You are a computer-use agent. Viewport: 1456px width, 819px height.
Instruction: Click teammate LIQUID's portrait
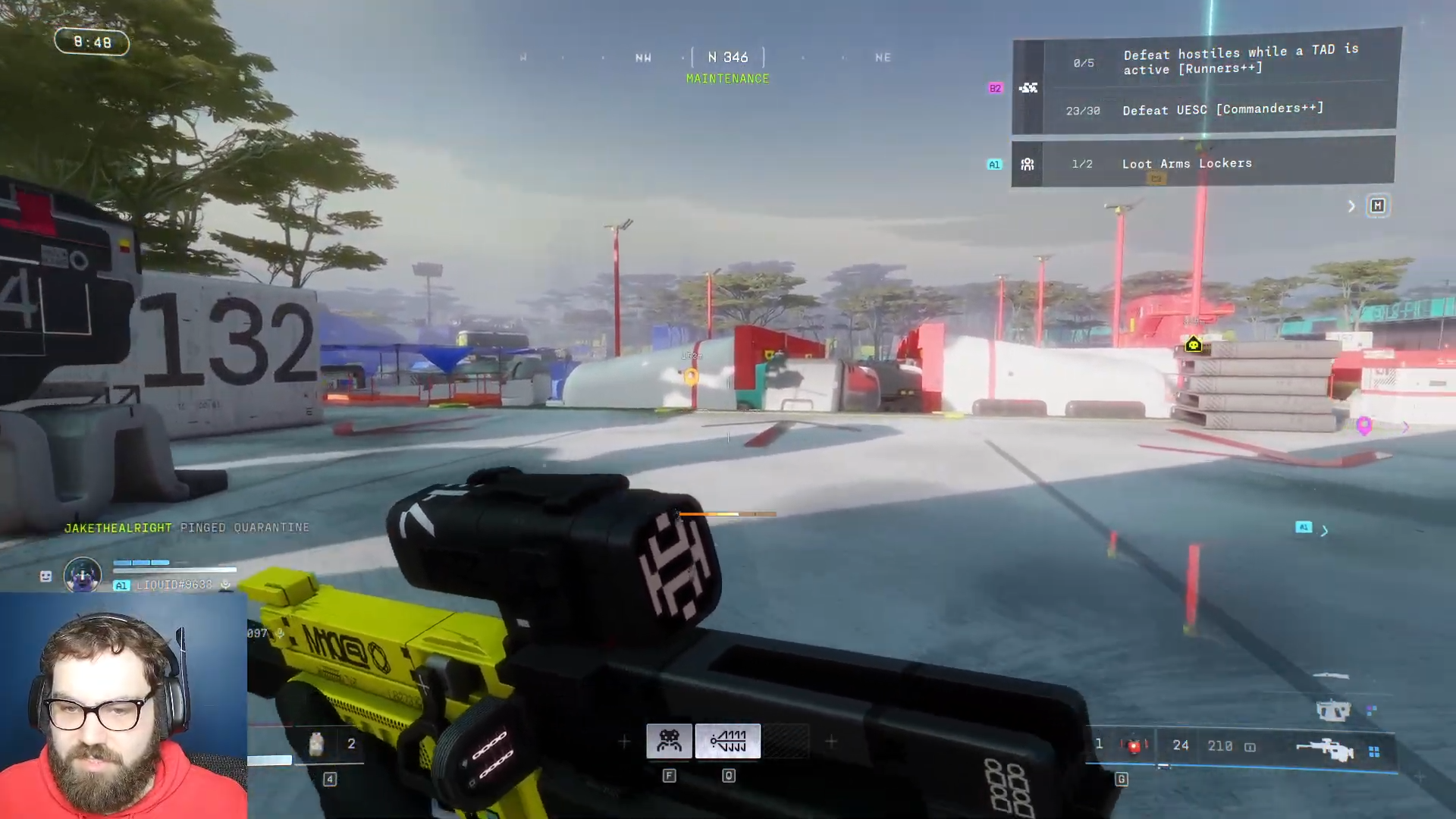tap(82, 575)
